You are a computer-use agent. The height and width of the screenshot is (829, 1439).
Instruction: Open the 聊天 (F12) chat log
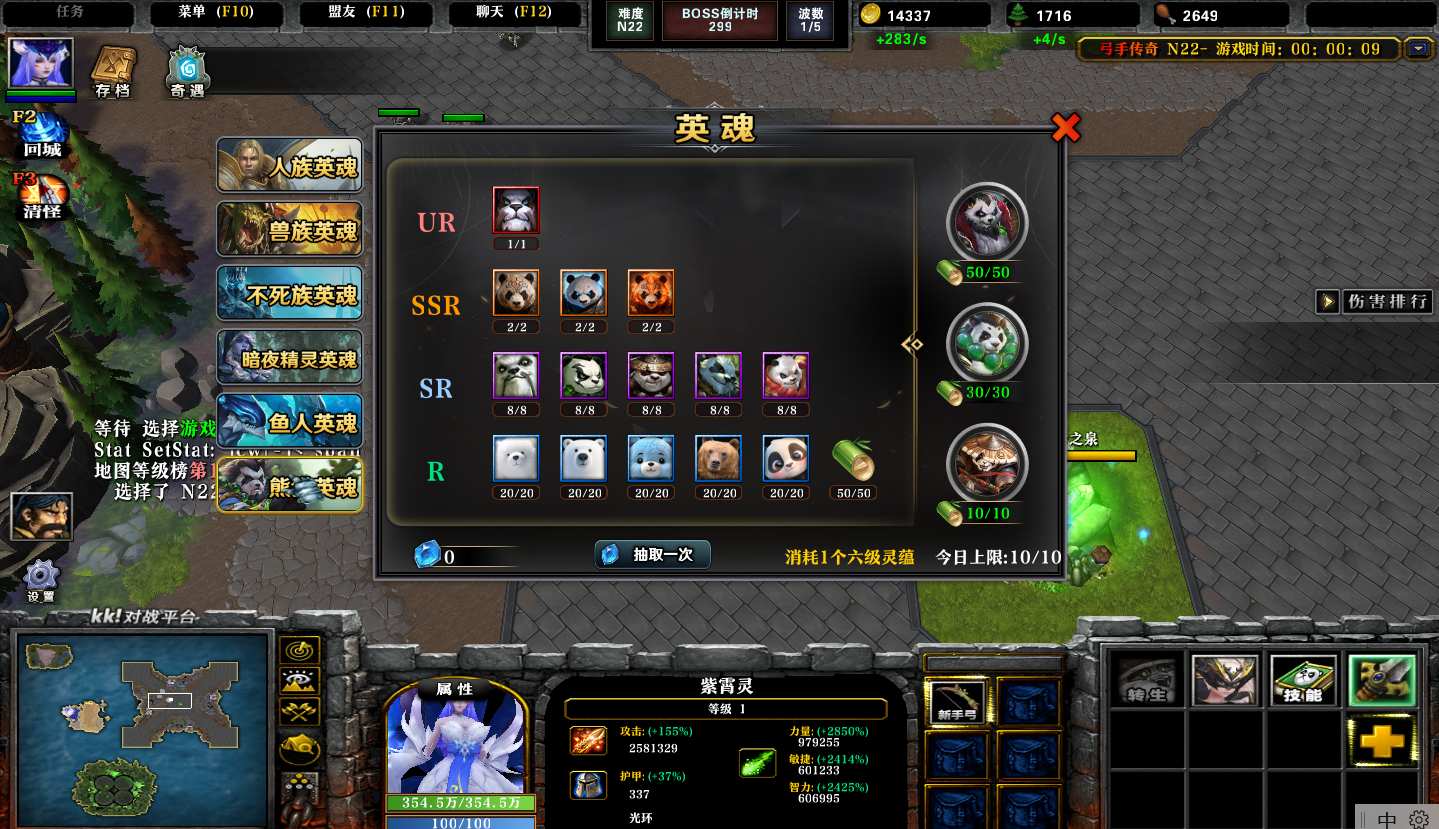click(514, 13)
